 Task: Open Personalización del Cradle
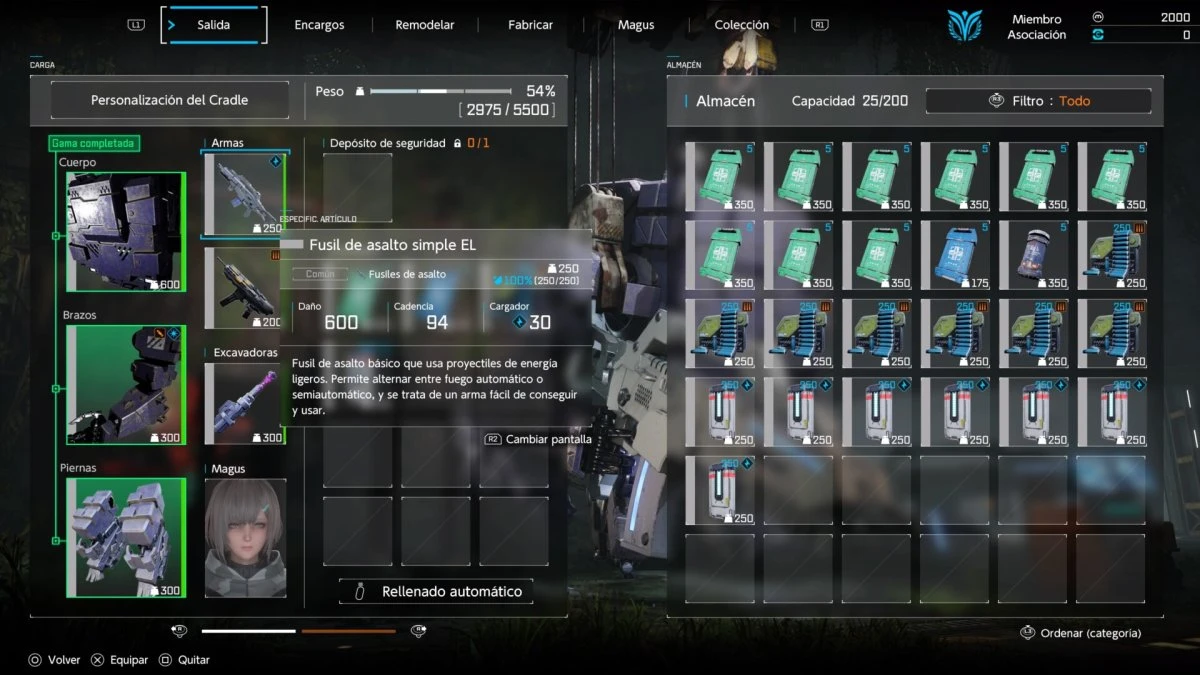tap(170, 100)
